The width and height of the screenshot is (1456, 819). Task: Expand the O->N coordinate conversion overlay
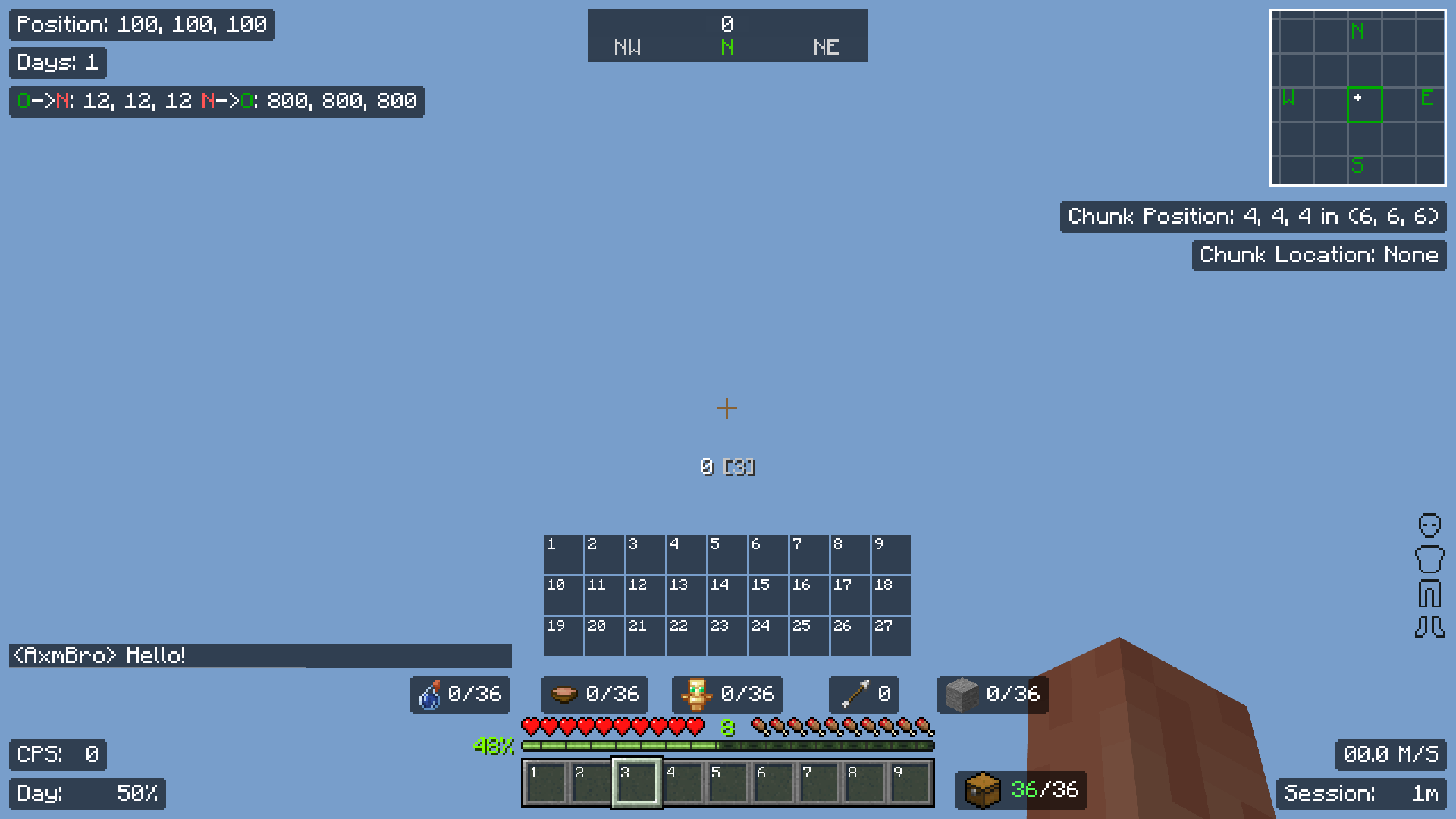tap(216, 101)
